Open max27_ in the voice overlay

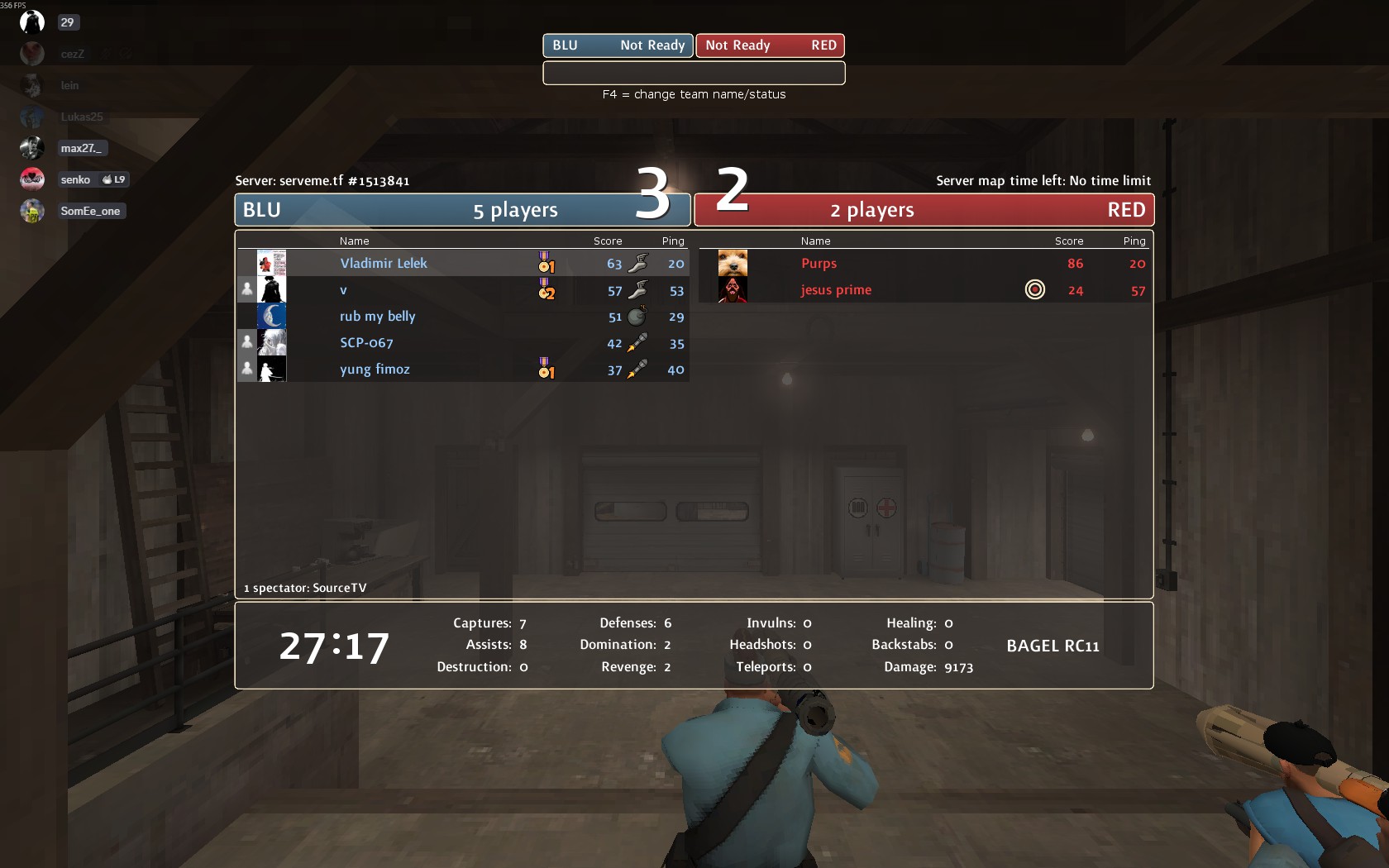pyautogui.click(x=81, y=149)
